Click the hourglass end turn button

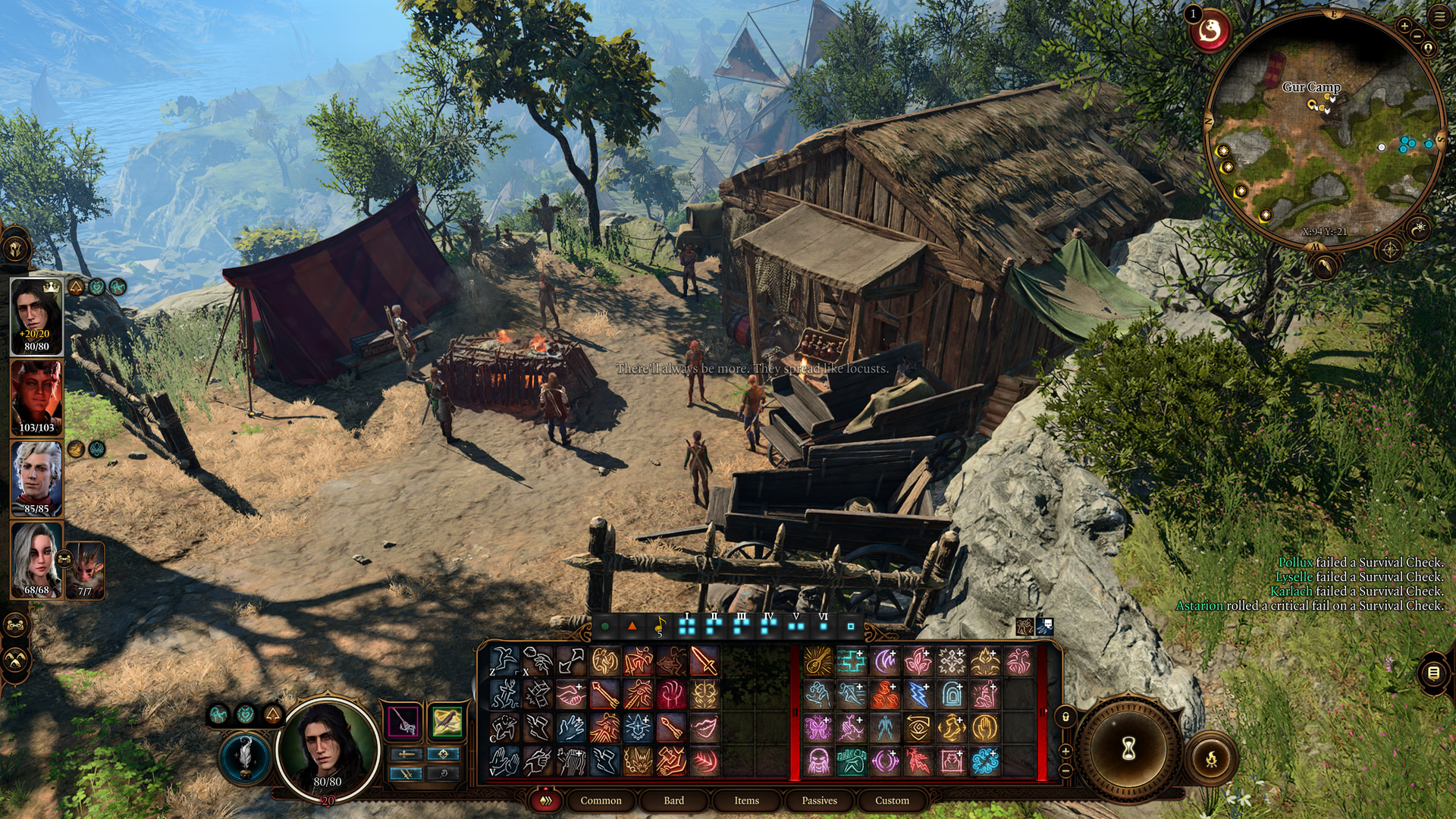pos(1128,749)
